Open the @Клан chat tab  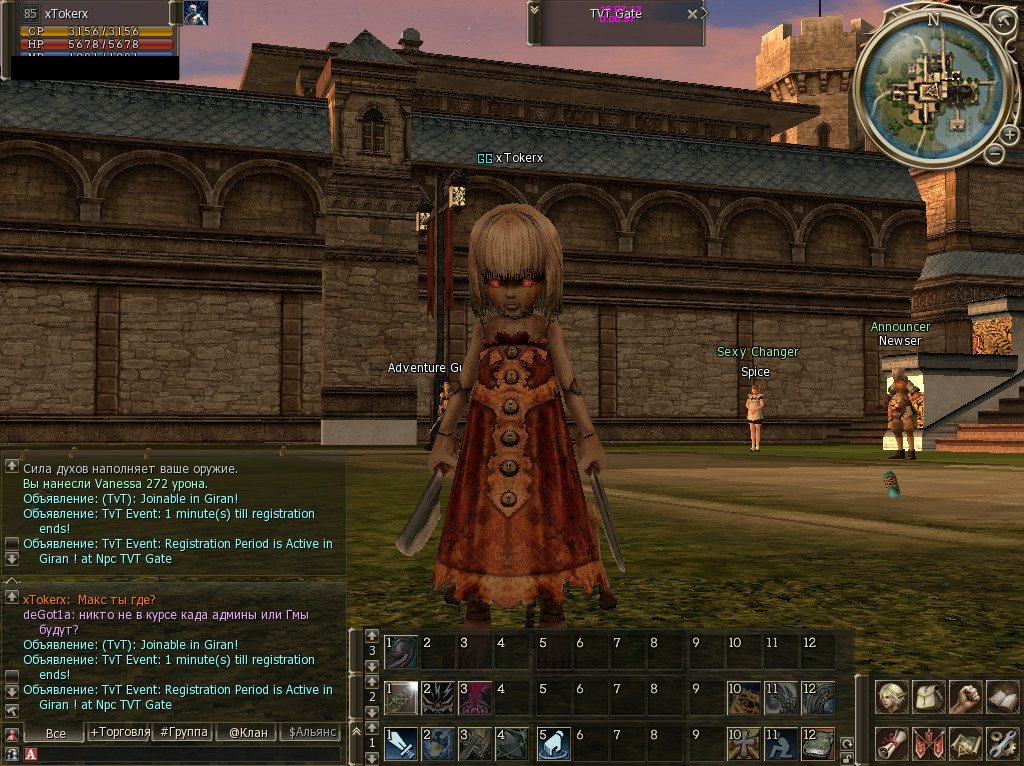tap(248, 733)
